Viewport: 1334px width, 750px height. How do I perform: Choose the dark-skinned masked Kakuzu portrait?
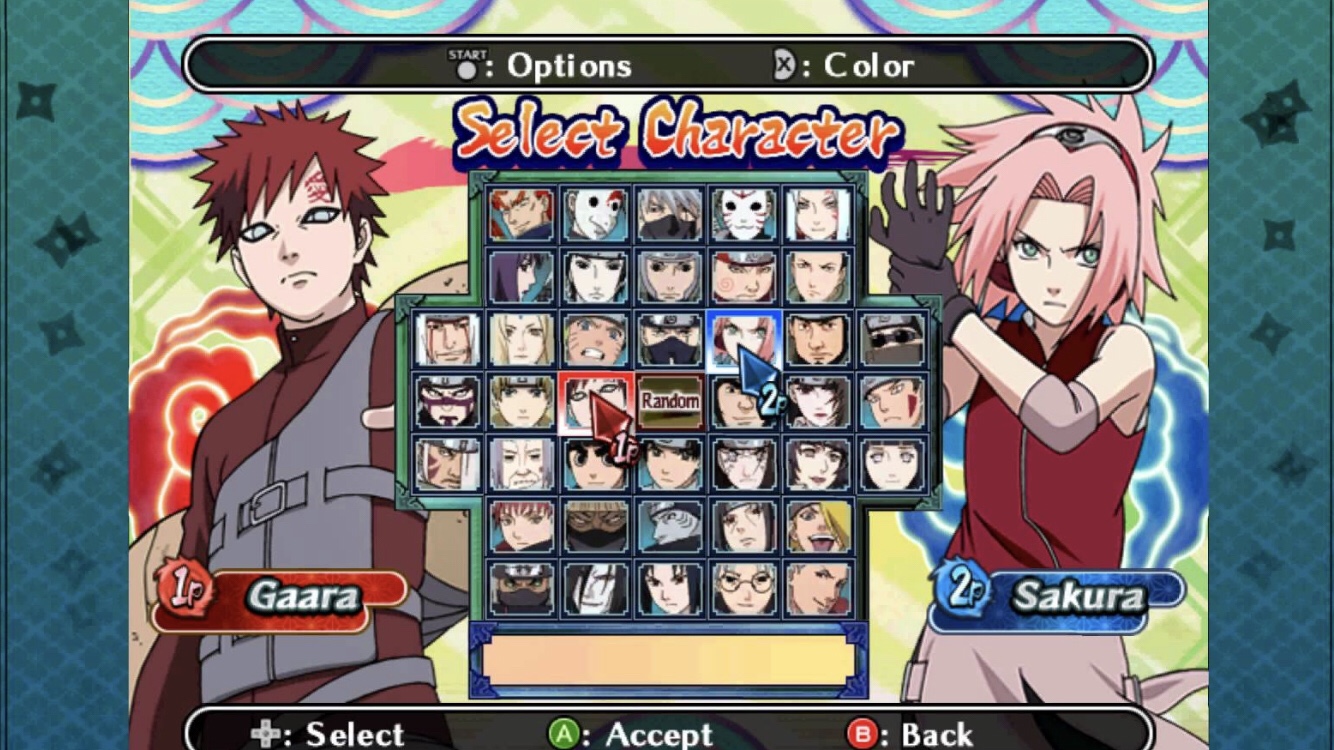click(x=595, y=526)
